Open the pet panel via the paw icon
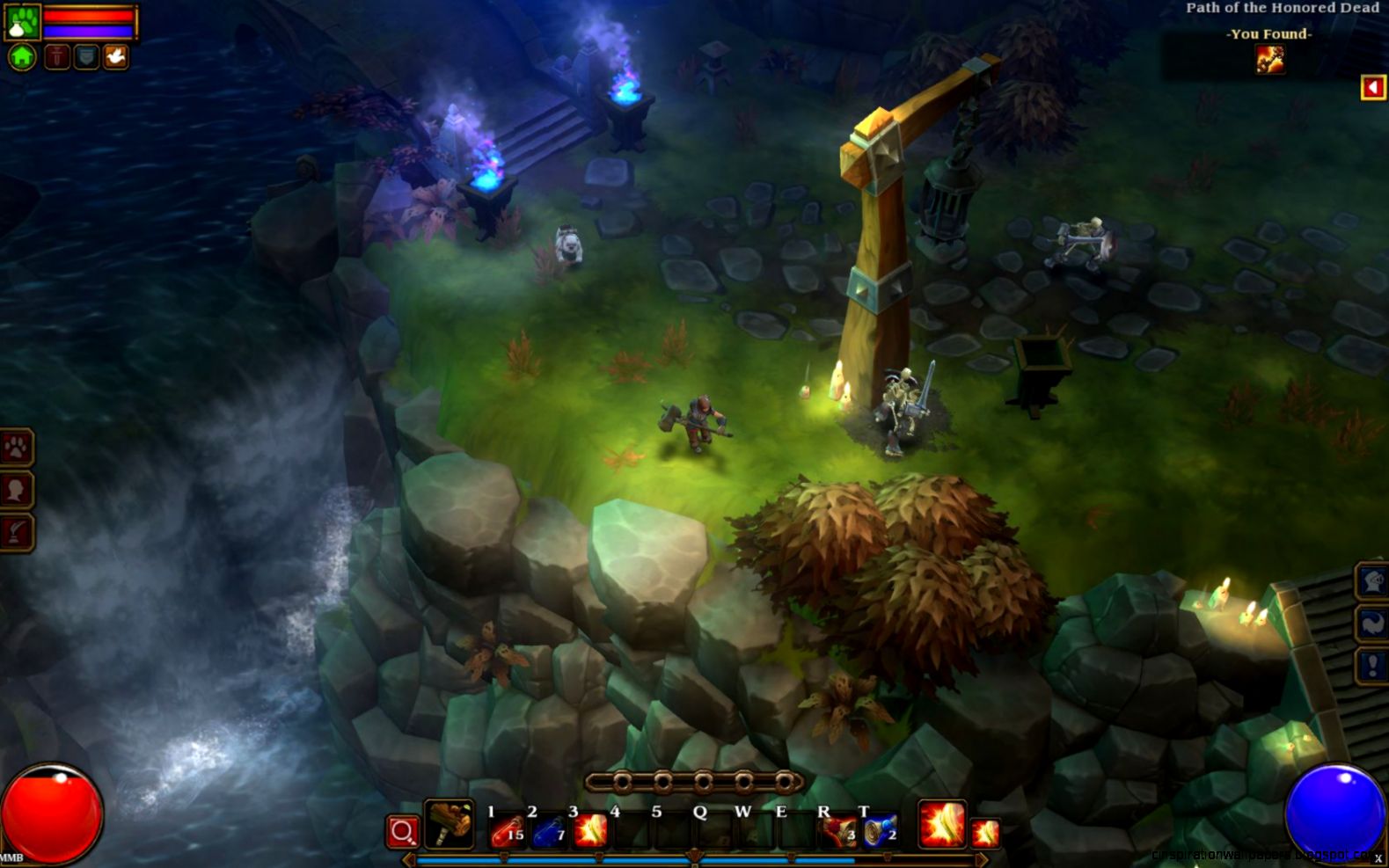The height and width of the screenshot is (868, 1389). (18, 447)
